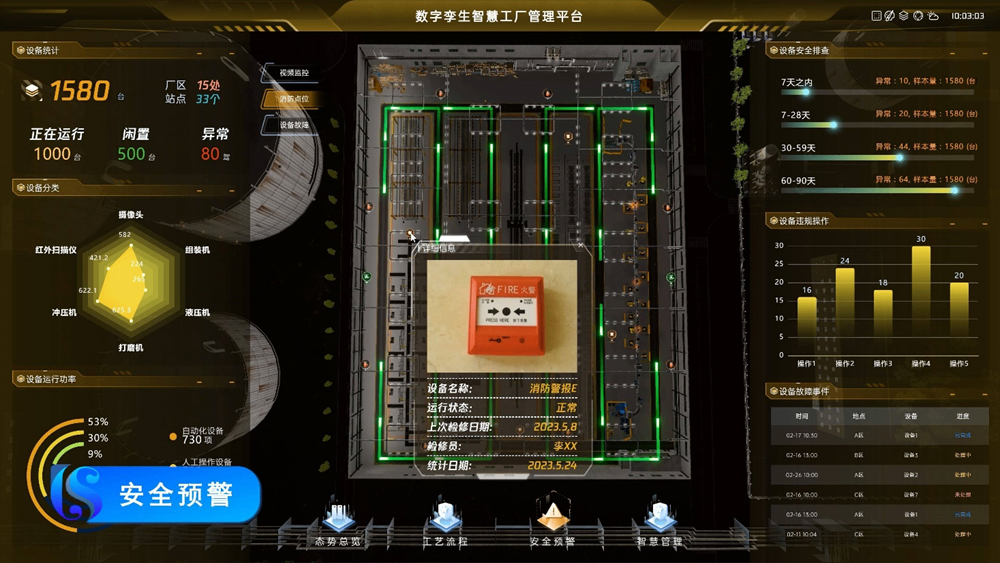
Task: Toggle the weather cloud icon
Action: click(x=932, y=16)
